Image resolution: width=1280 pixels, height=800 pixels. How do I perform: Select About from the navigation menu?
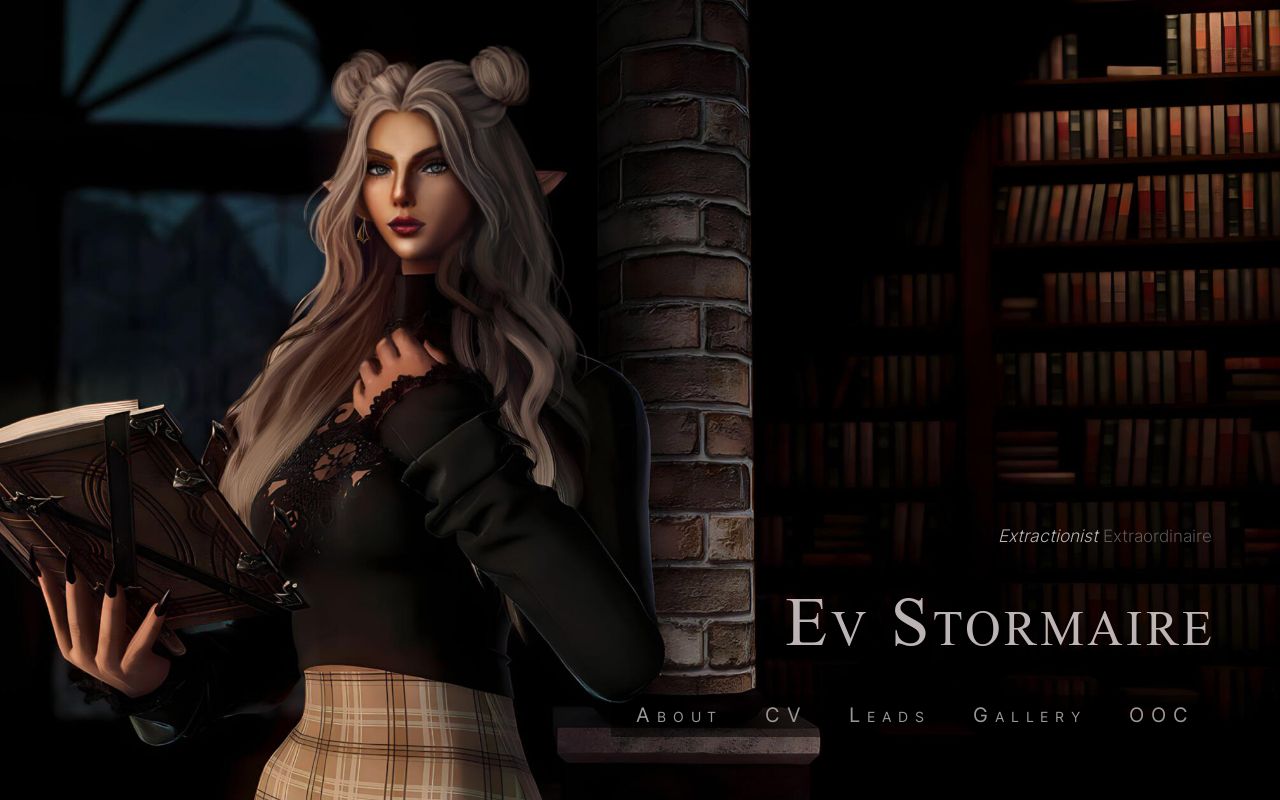point(676,715)
